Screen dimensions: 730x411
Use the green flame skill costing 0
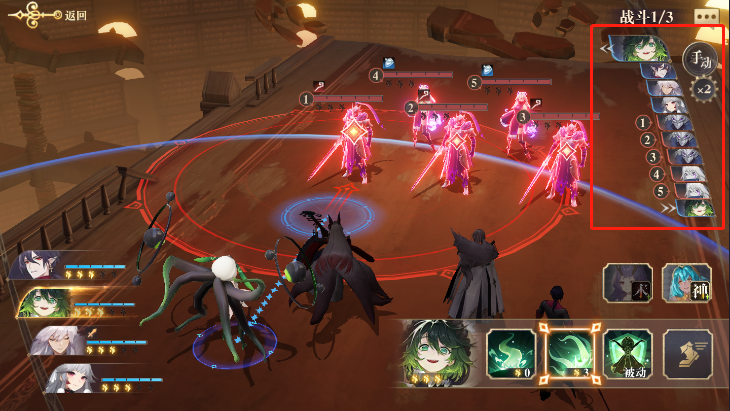[x=510, y=354]
